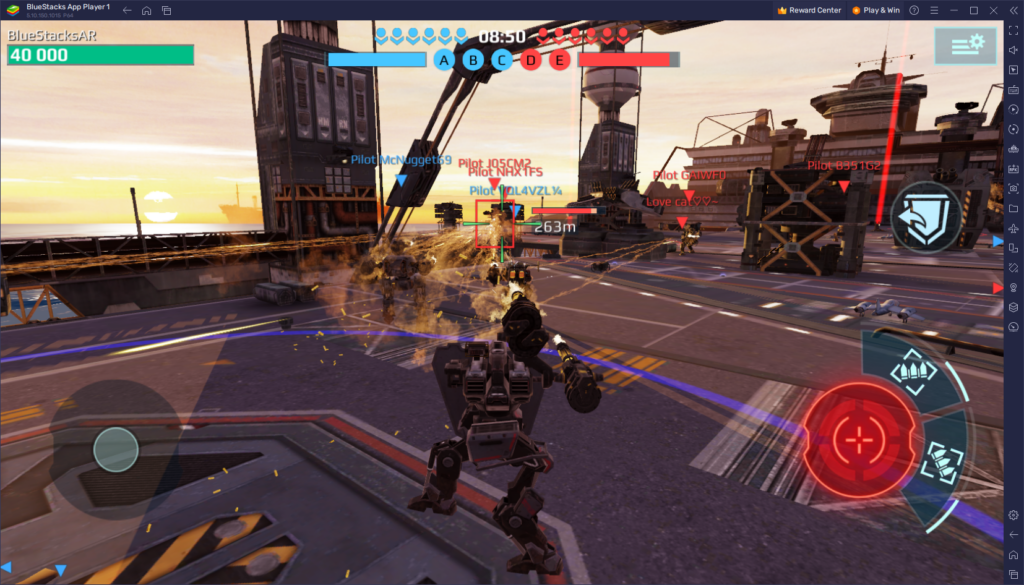Viewport: 1024px width, 585px height.
Task: Activate the shield ability button
Action: tap(926, 216)
